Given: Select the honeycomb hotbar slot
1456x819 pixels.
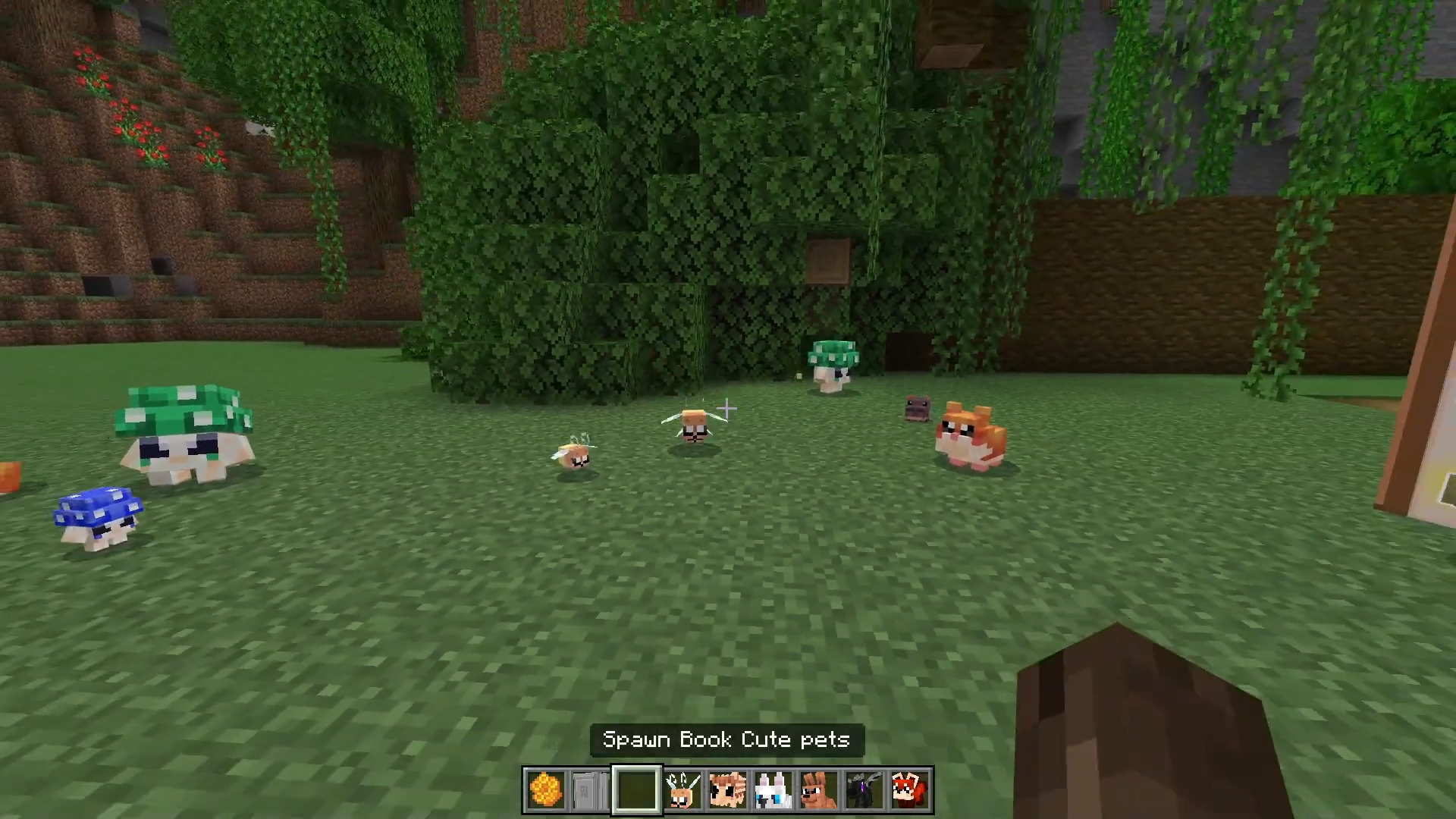Looking at the screenshot, I should pyautogui.click(x=545, y=789).
